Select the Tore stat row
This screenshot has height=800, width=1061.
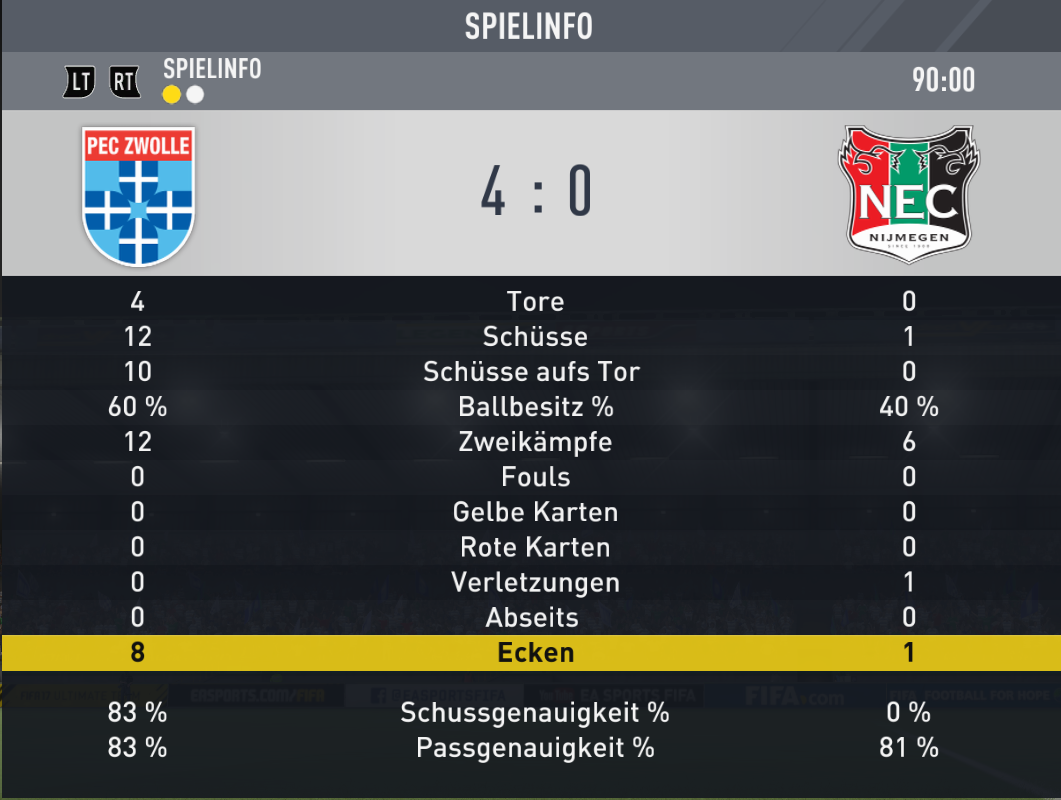point(535,301)
